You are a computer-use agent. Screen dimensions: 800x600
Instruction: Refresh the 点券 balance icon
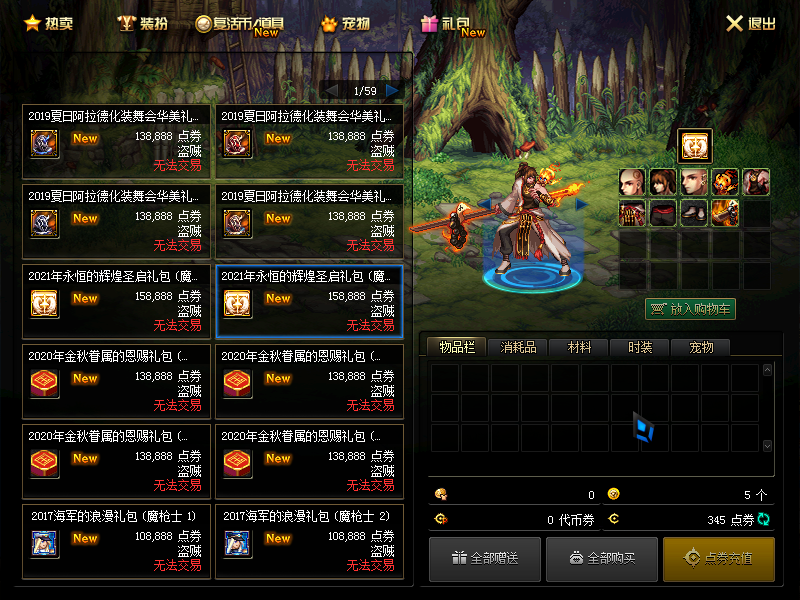pos(765,519)
